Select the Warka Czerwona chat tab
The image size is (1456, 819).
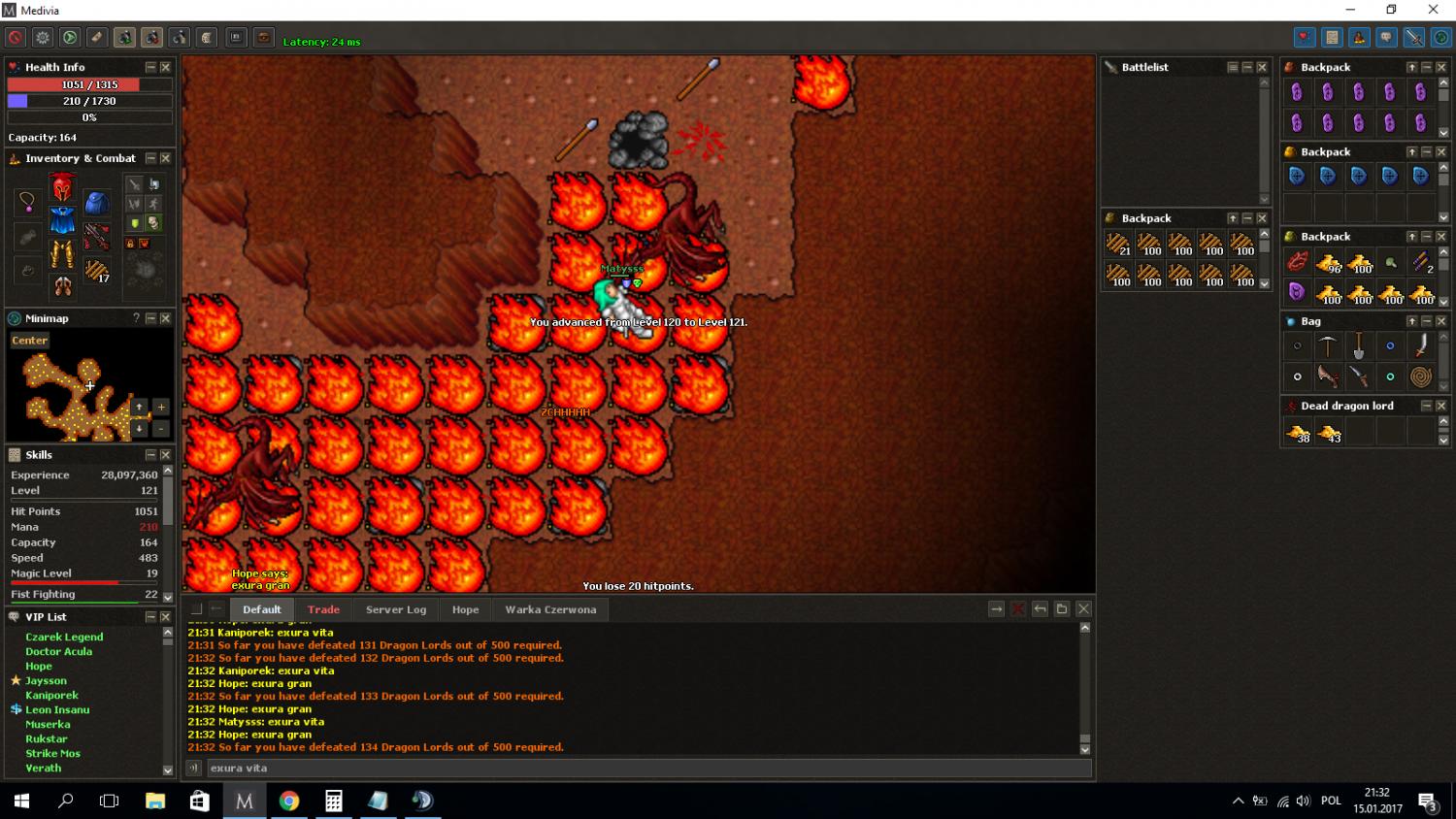(x=550, y=609)
